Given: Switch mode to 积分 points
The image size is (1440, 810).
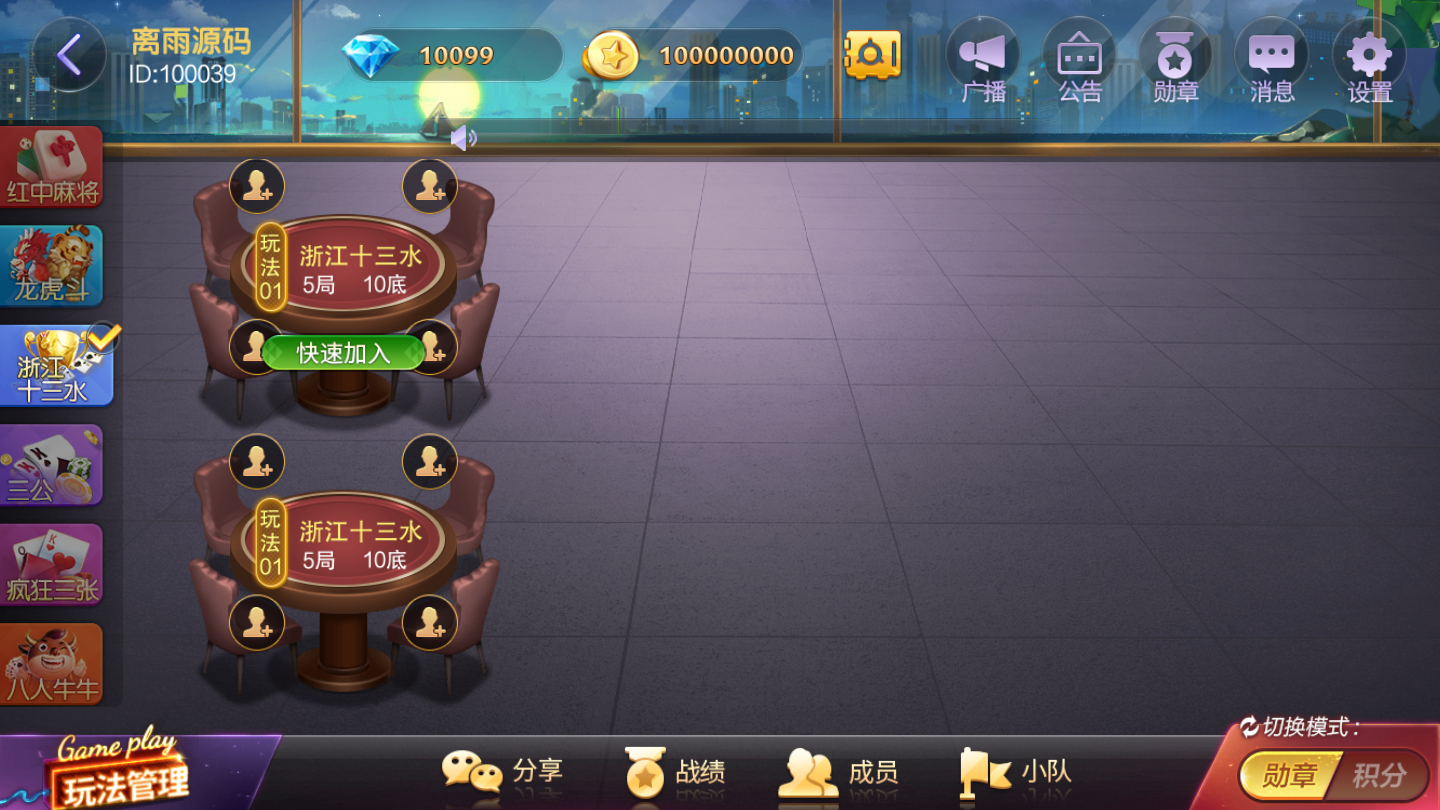Looking at the screenshot, I should pyautogui.click(x=1379, y=775).
